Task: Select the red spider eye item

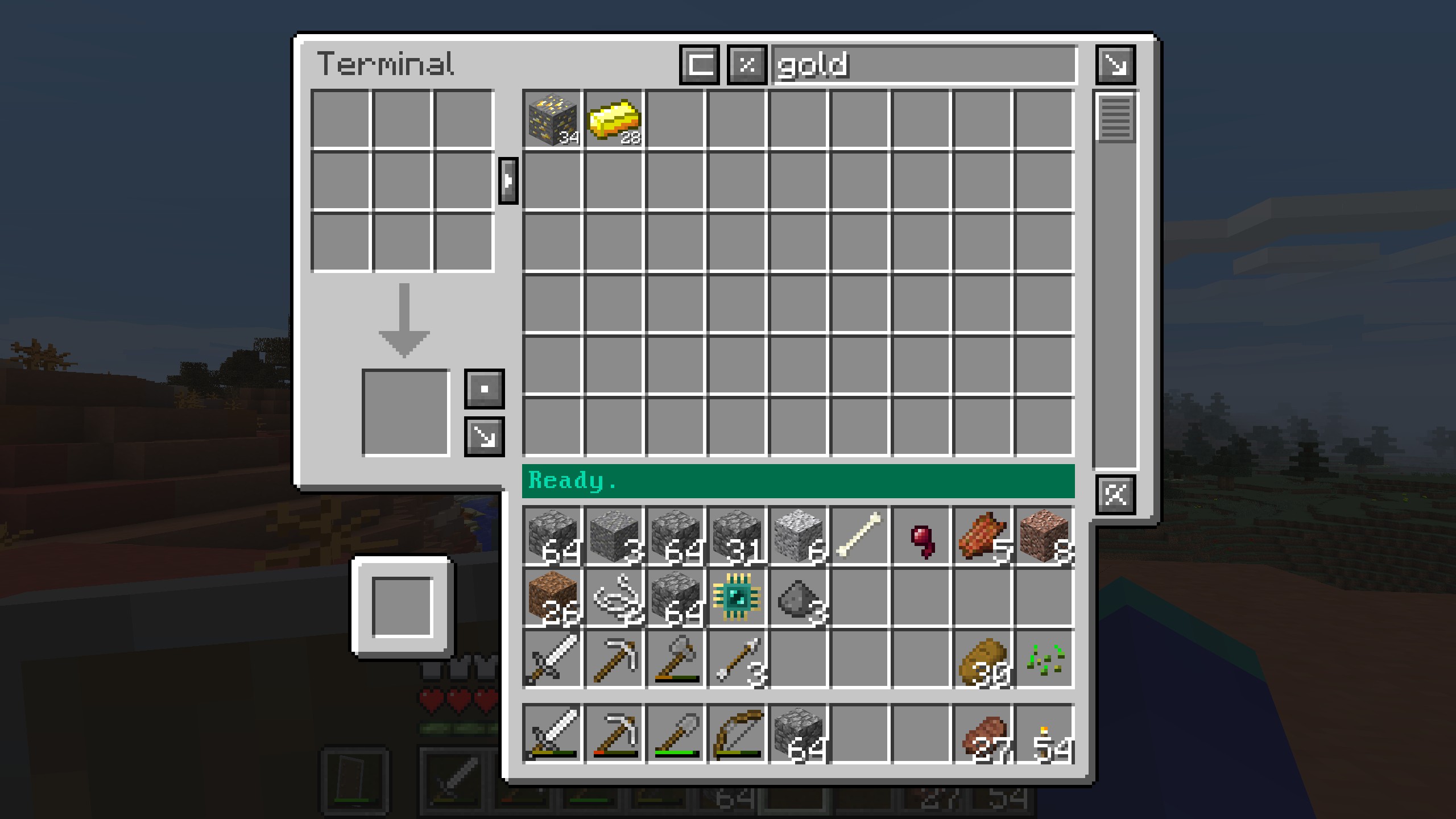Action: point(921,536)
